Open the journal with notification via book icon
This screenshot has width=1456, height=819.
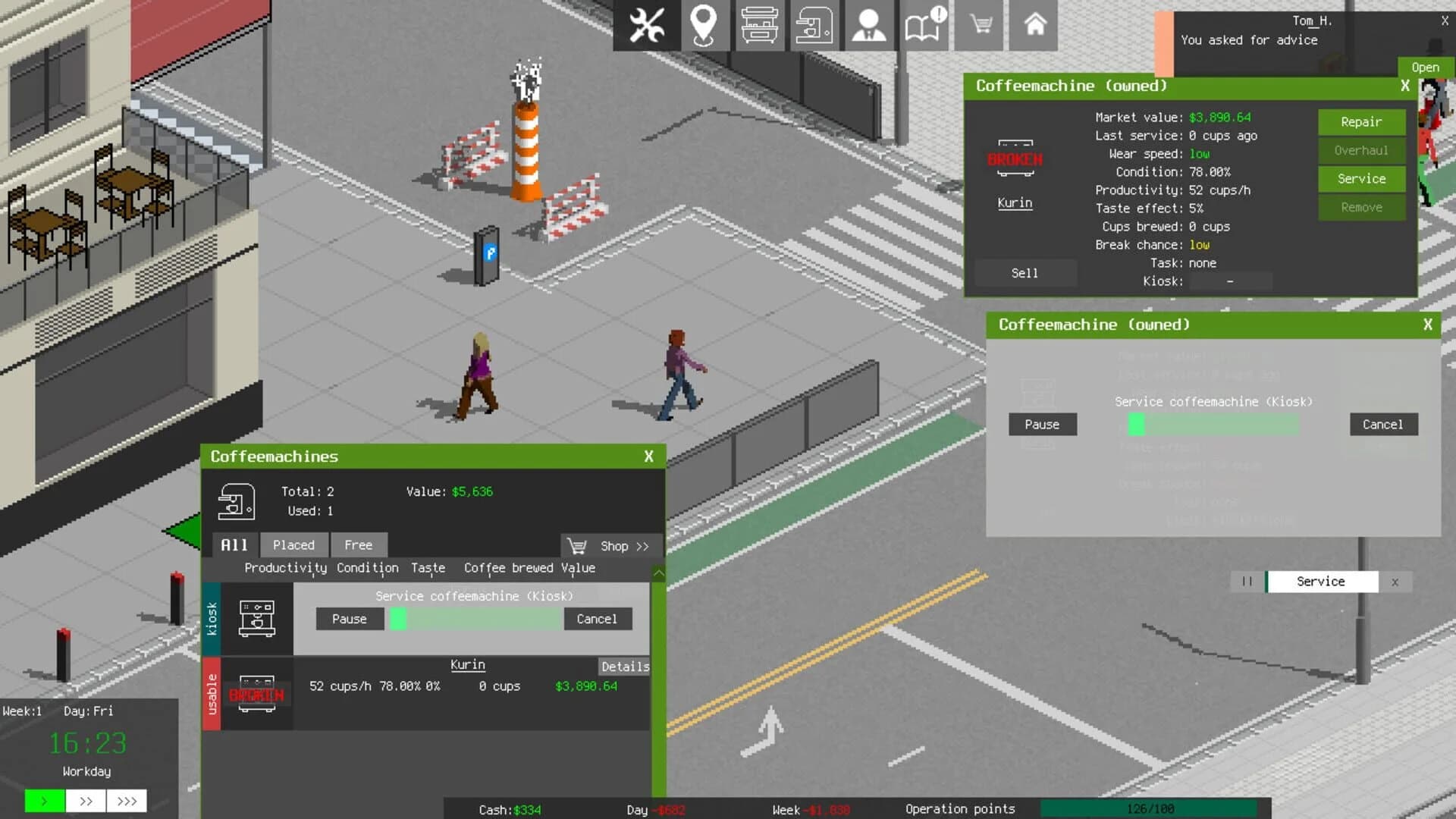[x=924, y=25]
